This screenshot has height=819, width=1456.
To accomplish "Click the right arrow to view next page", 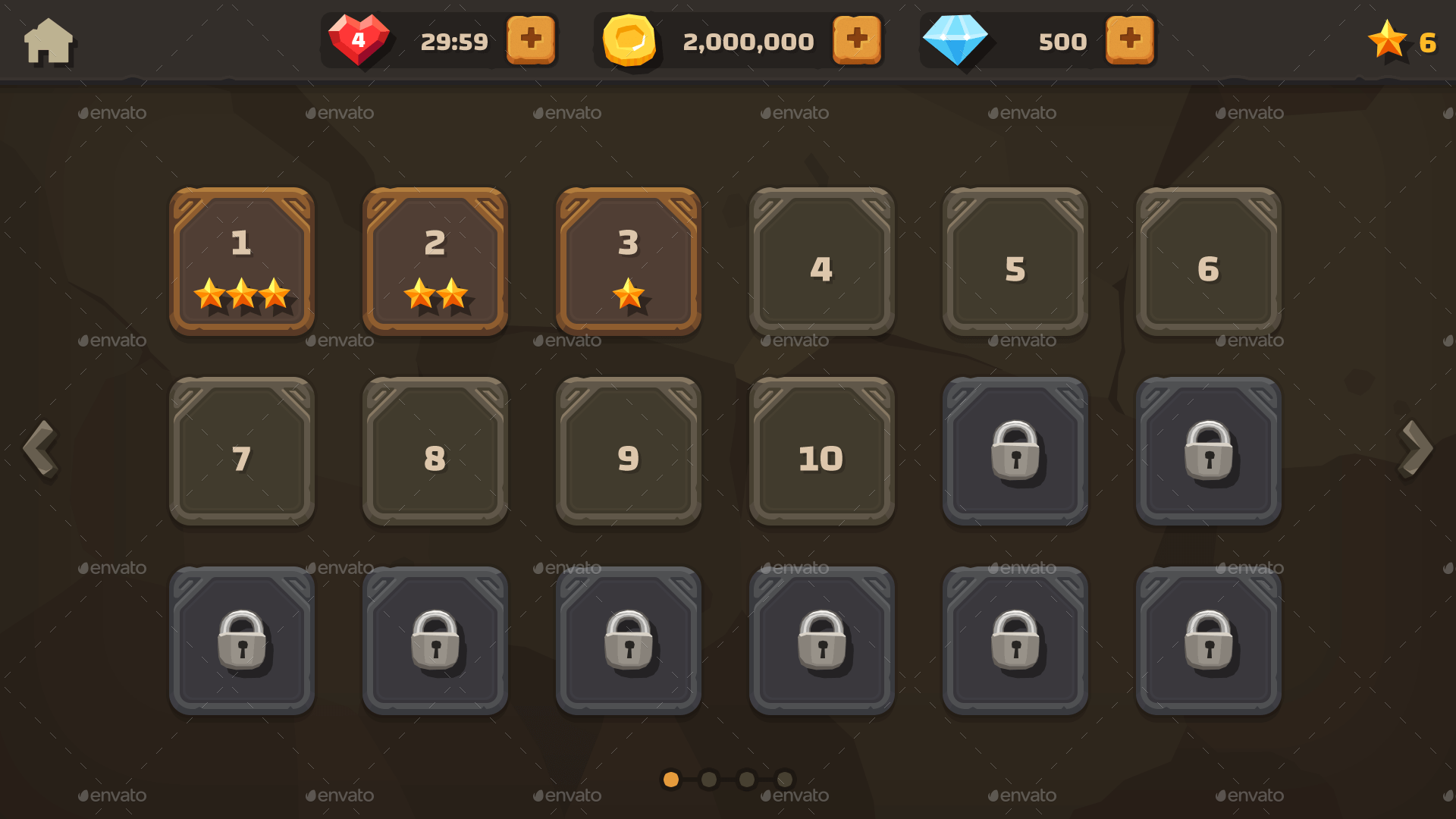I will pyautogui.click(x=1415, y=449).
